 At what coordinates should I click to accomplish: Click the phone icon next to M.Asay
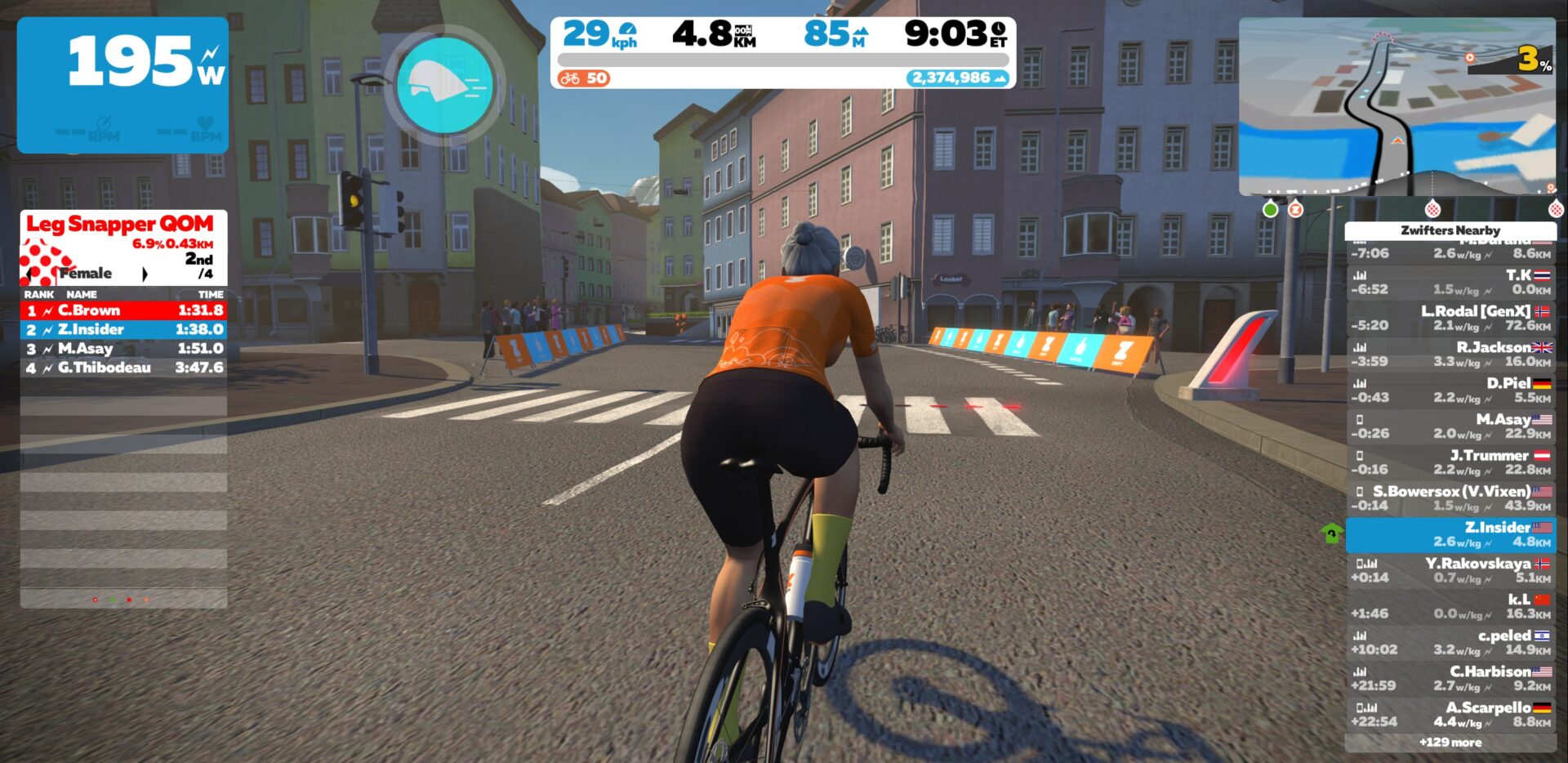(1360, 418)
